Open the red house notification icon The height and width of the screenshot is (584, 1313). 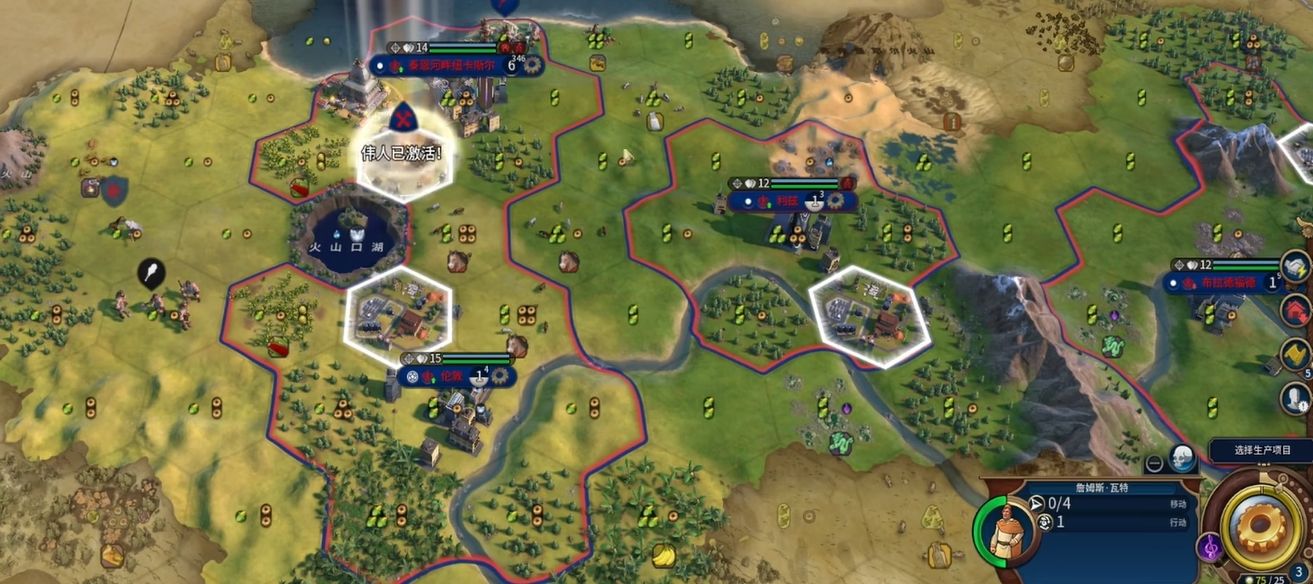pos(1297,310)
